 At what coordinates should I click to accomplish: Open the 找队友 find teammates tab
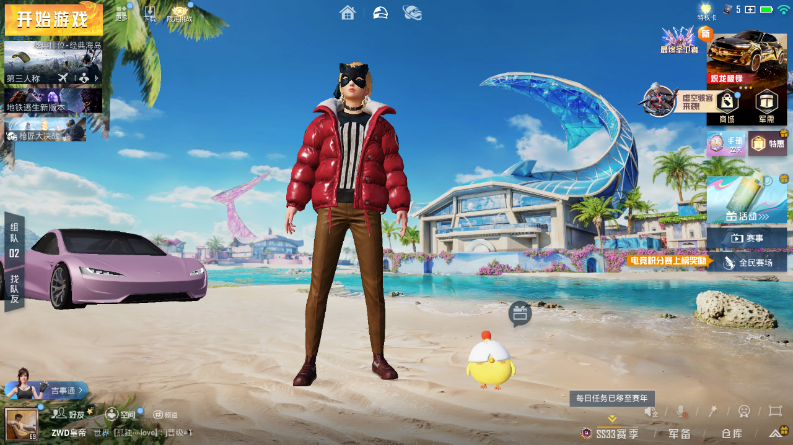coord(14,286)
